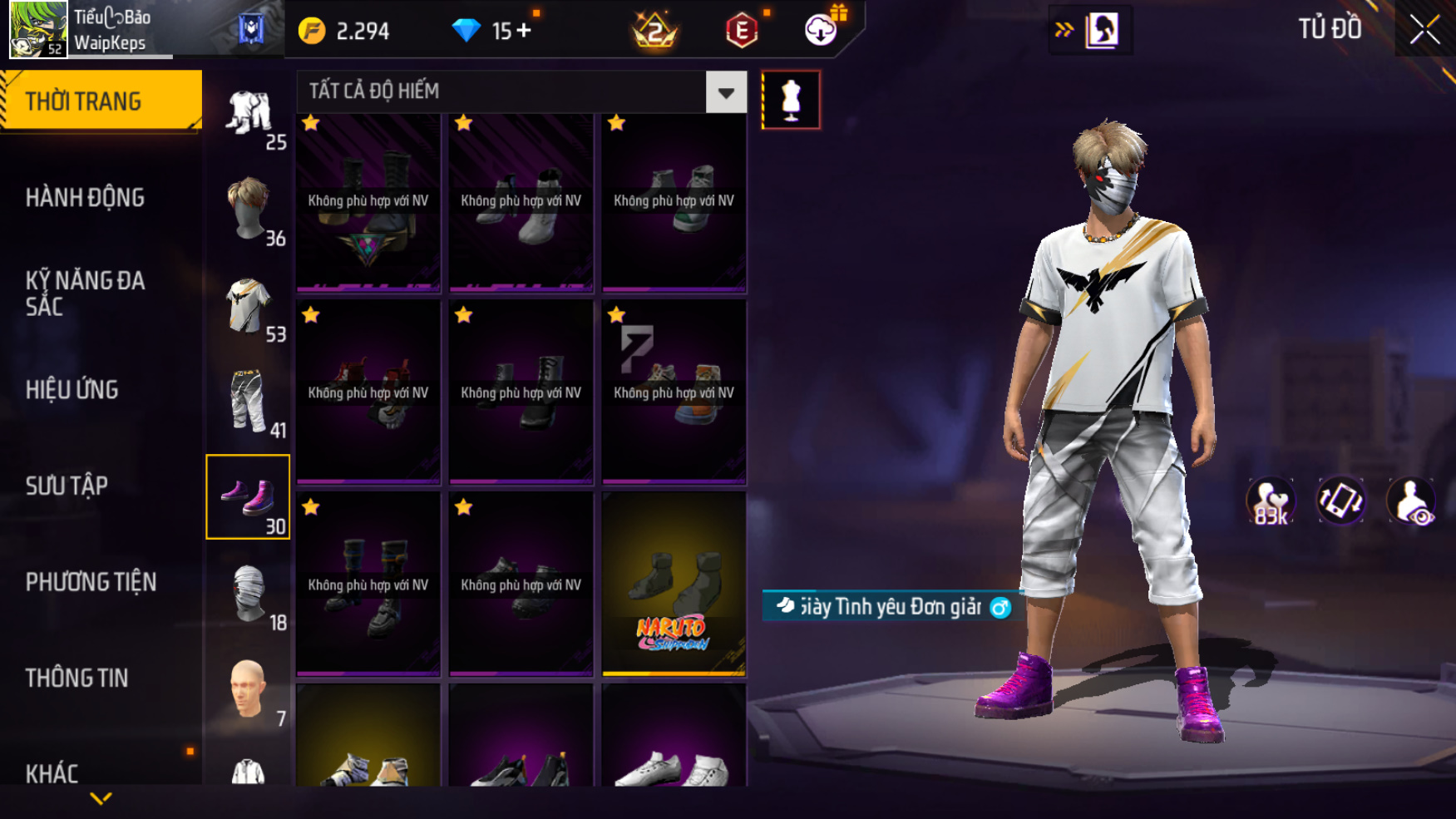Screen dimensions: 1456x819
Task: Select the Kỹ Năng Đa Sắc tab
Action: pos(85,294)
